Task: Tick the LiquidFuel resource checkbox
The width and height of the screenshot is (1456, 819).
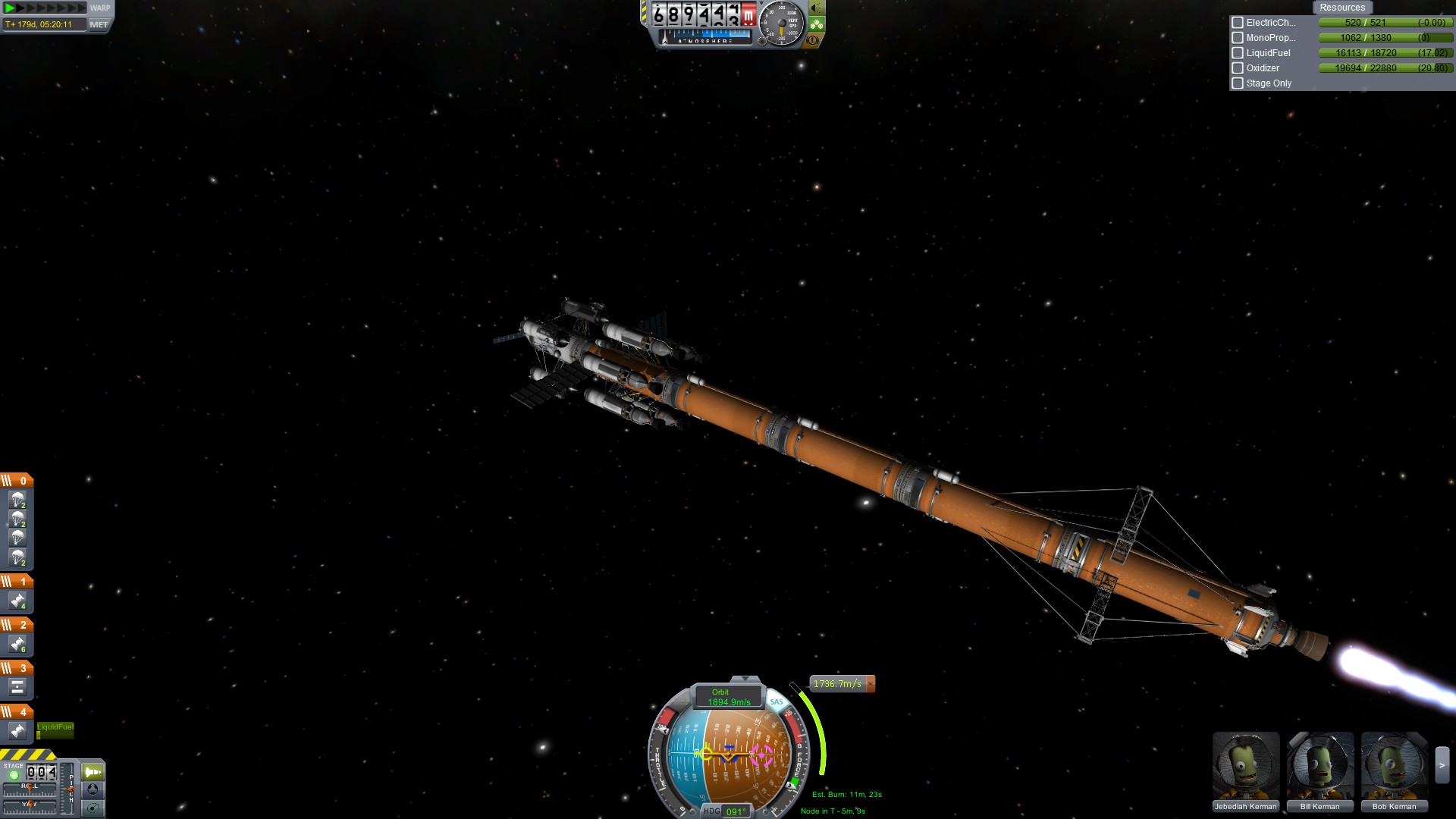Action: pos(1238,53)
